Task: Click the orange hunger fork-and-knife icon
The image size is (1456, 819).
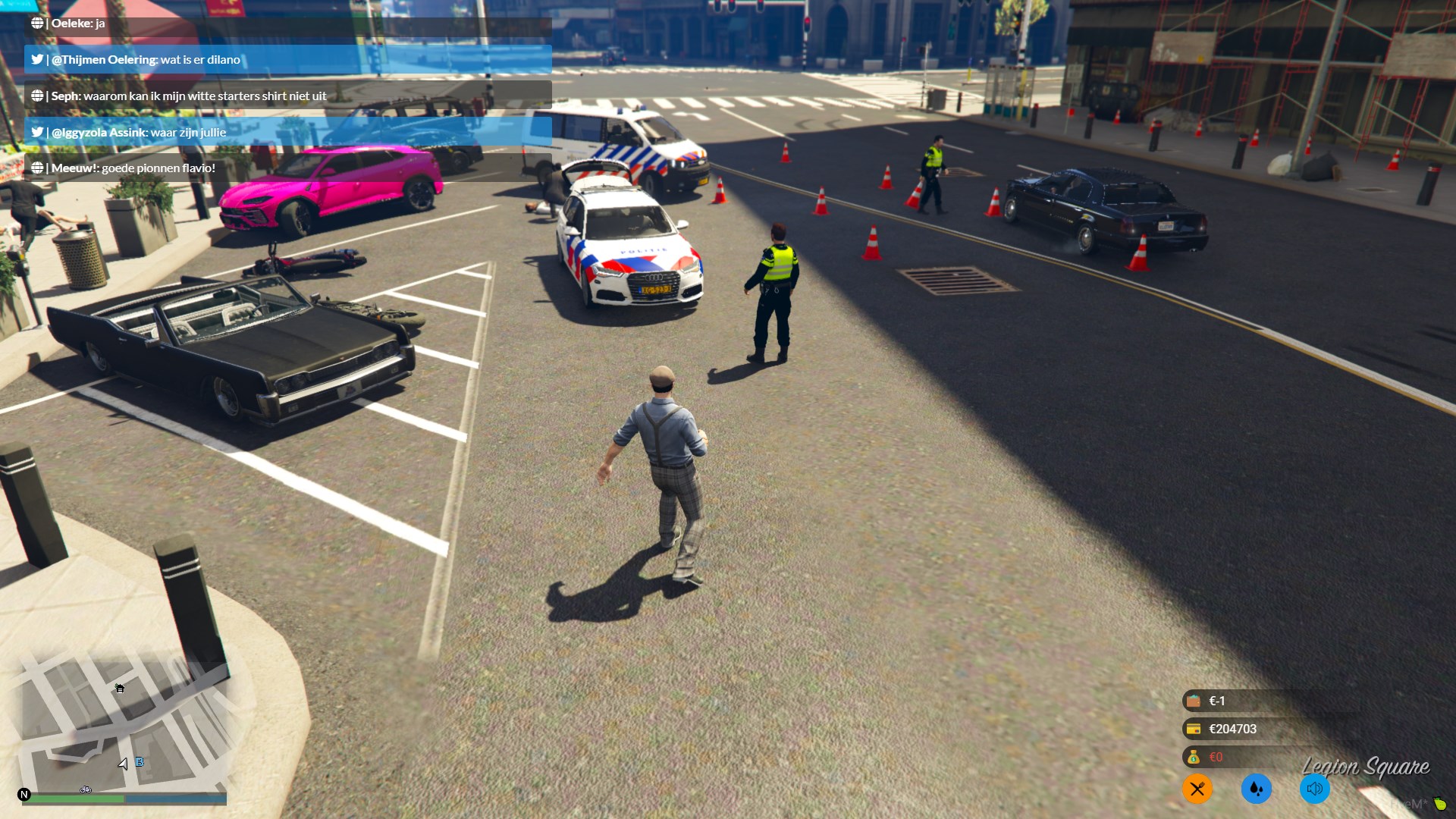Action: pos(1197,789)
